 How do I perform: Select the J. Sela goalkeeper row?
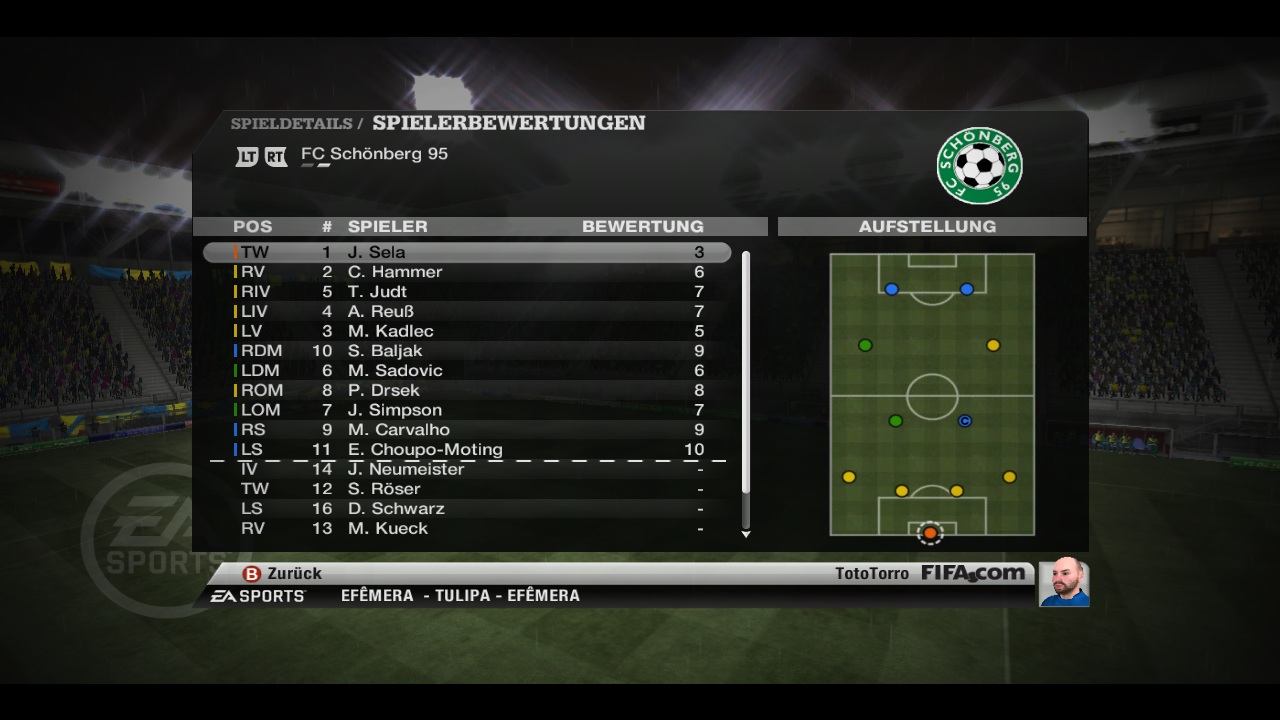(x=466, y=252)
